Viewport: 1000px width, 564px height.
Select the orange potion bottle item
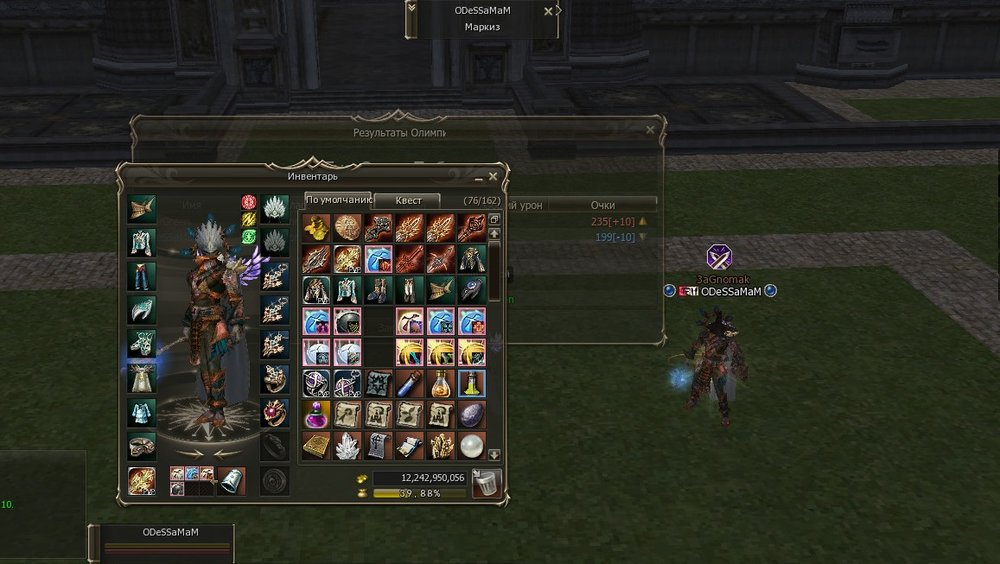pyautogui.click(x=440, y=383)
